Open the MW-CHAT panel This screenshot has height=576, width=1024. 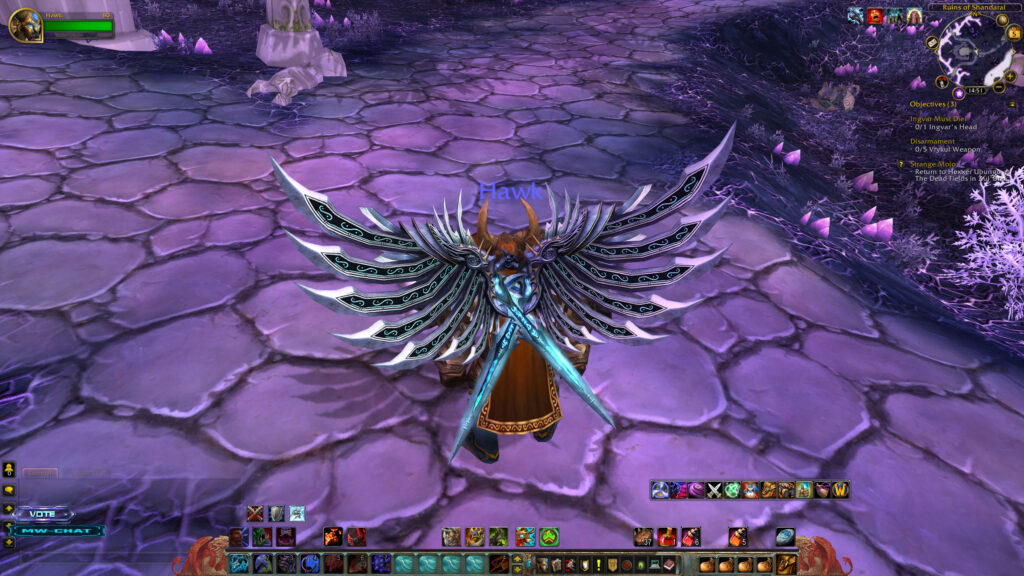[58, 530]
